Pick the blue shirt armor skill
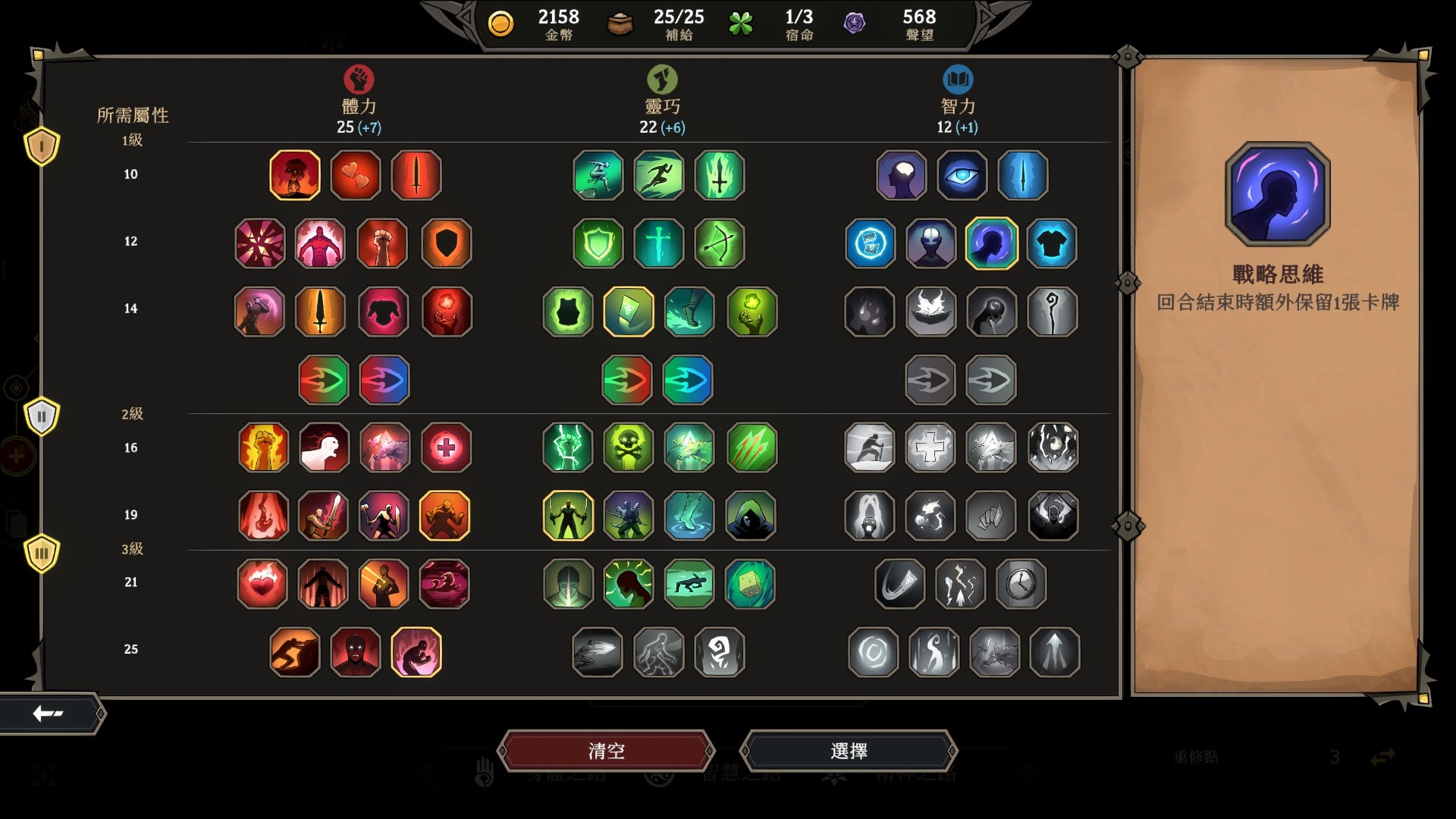 click(1052, 243)
